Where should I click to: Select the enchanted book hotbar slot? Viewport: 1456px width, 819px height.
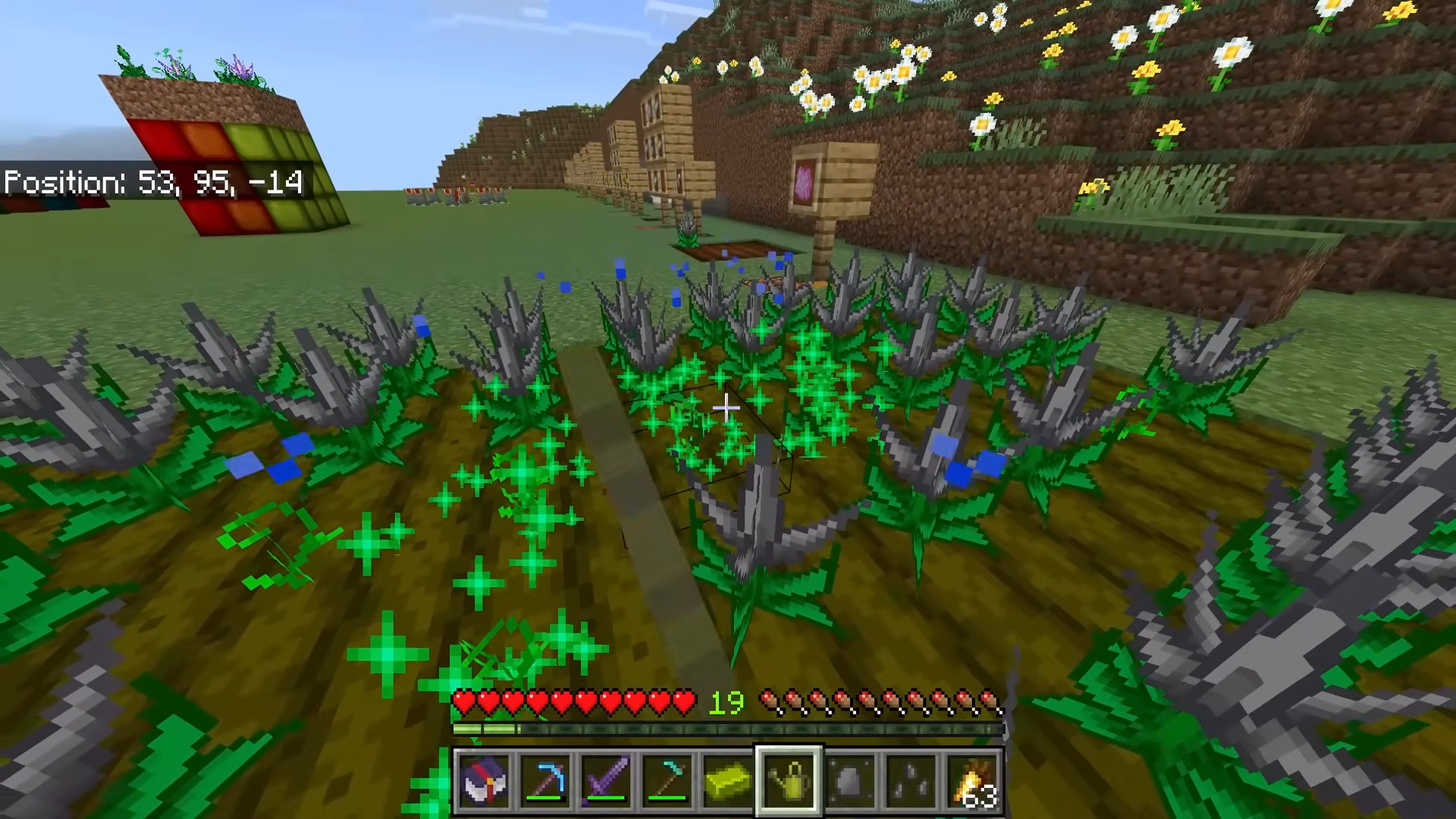(484, 780)
